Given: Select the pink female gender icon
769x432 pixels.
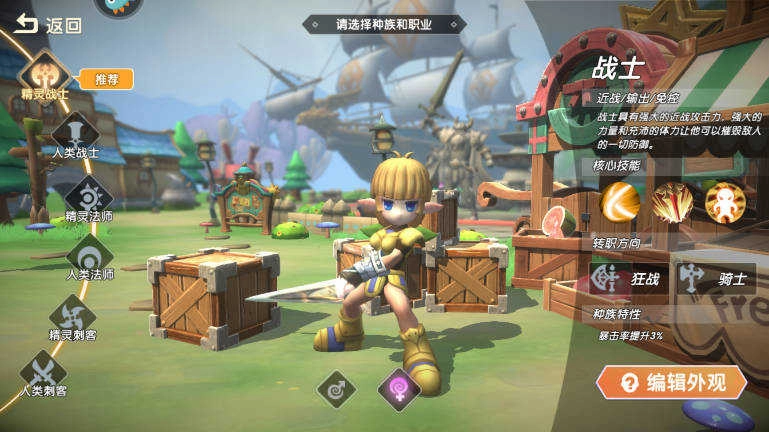Looking at the screenshot, I should (398, 388).
